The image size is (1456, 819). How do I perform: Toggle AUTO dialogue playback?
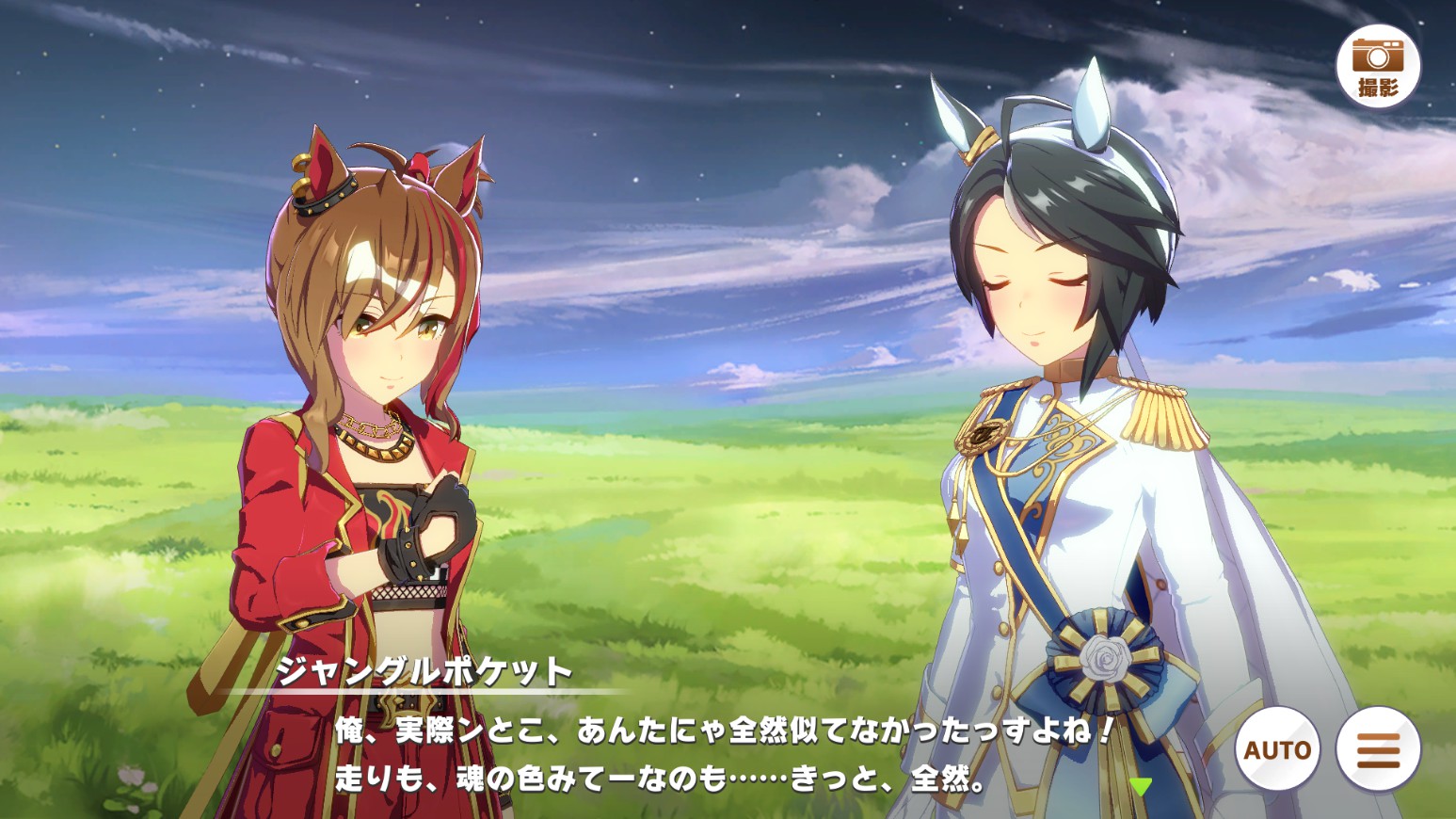tap(1277, 749)
